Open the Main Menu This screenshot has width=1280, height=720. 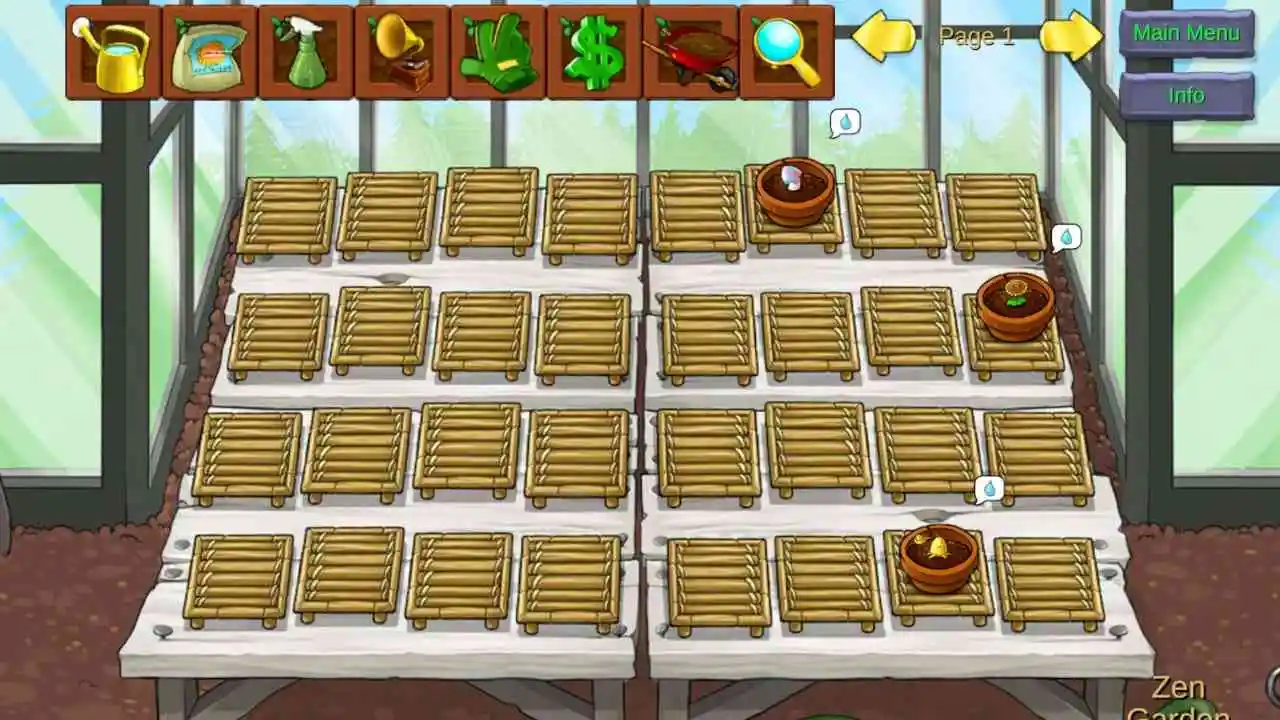1186,33
